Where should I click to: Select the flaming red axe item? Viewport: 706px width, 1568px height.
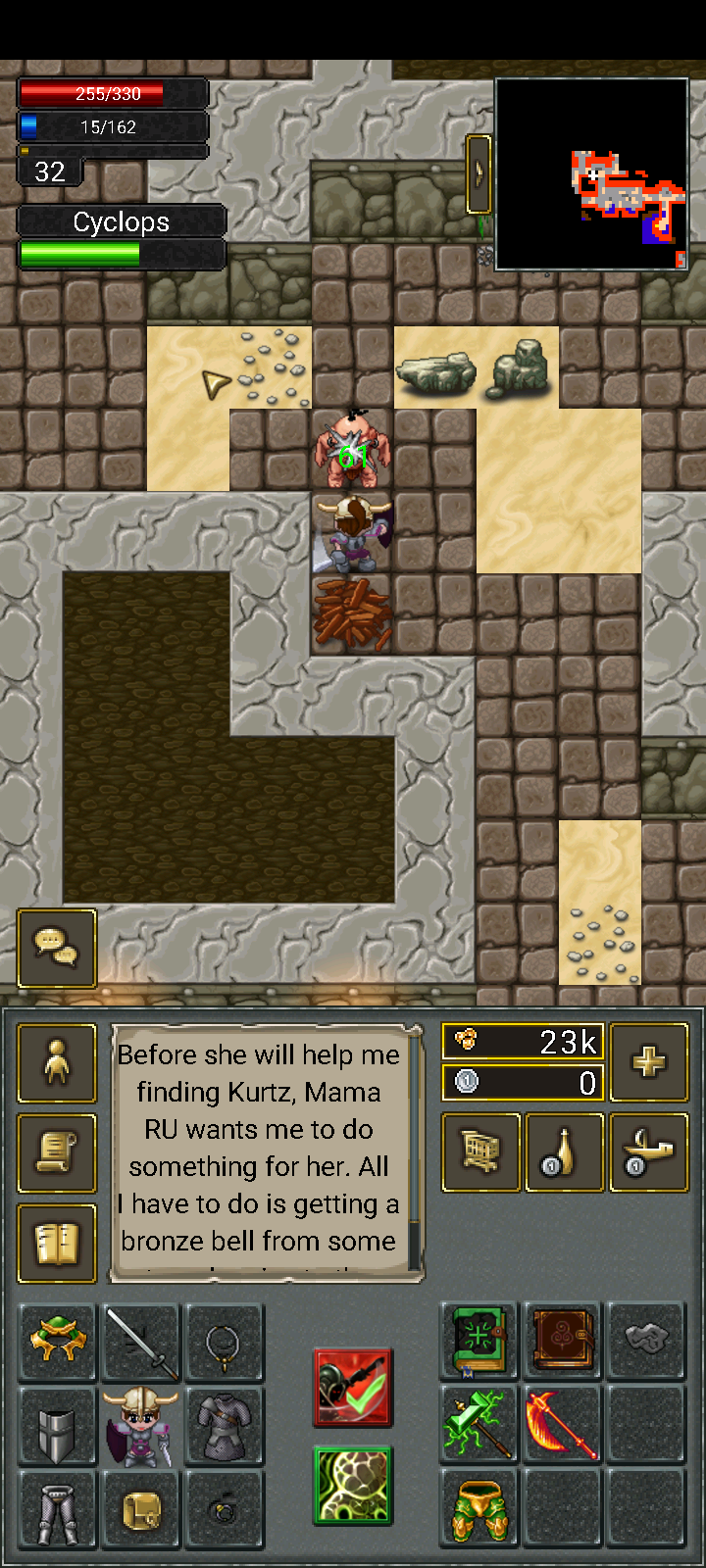563,1425
